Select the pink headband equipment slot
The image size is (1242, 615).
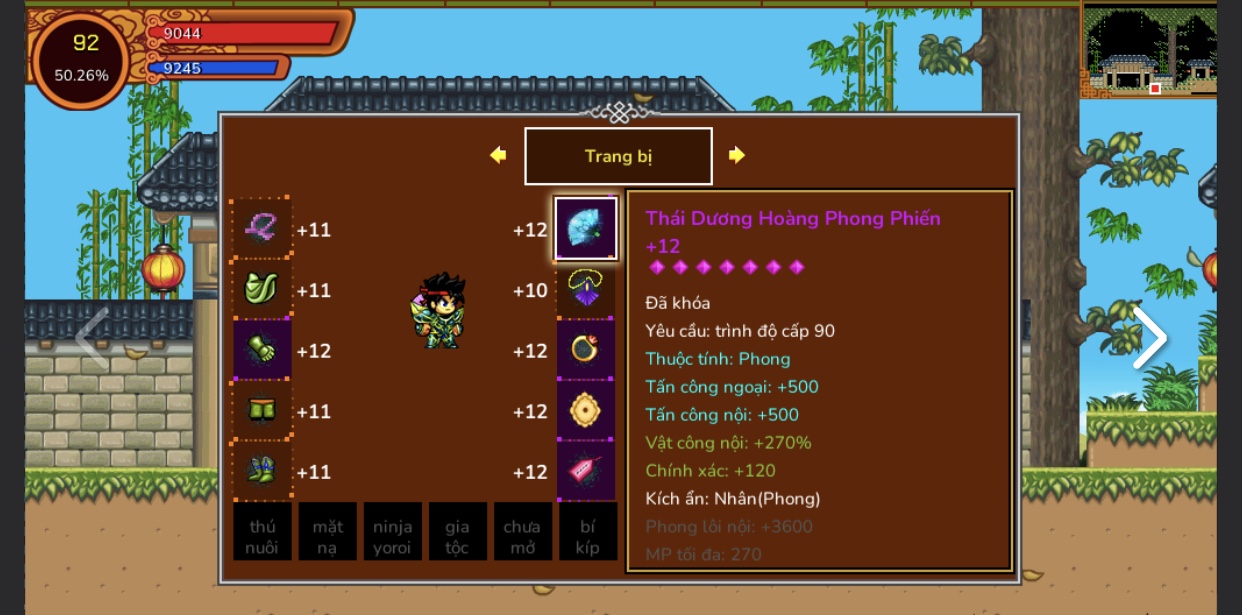[x=262, y=229]
